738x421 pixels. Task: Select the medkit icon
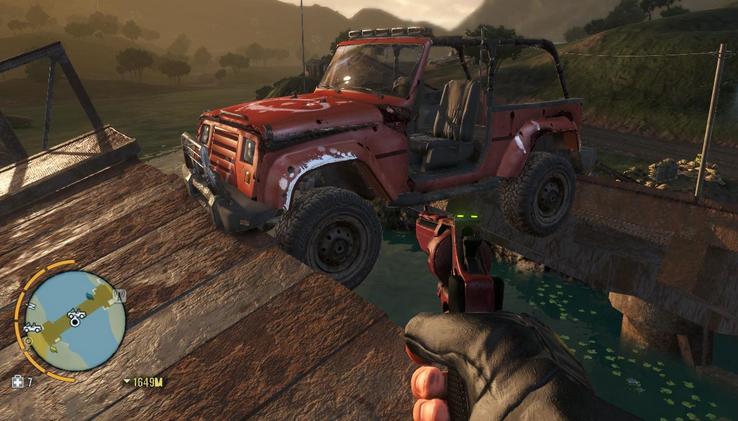(16, 381)
